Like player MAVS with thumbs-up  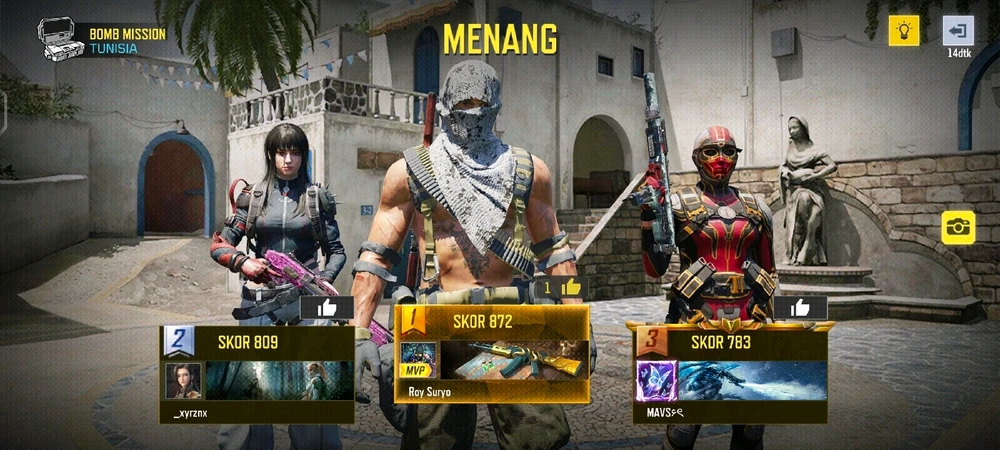800,308
